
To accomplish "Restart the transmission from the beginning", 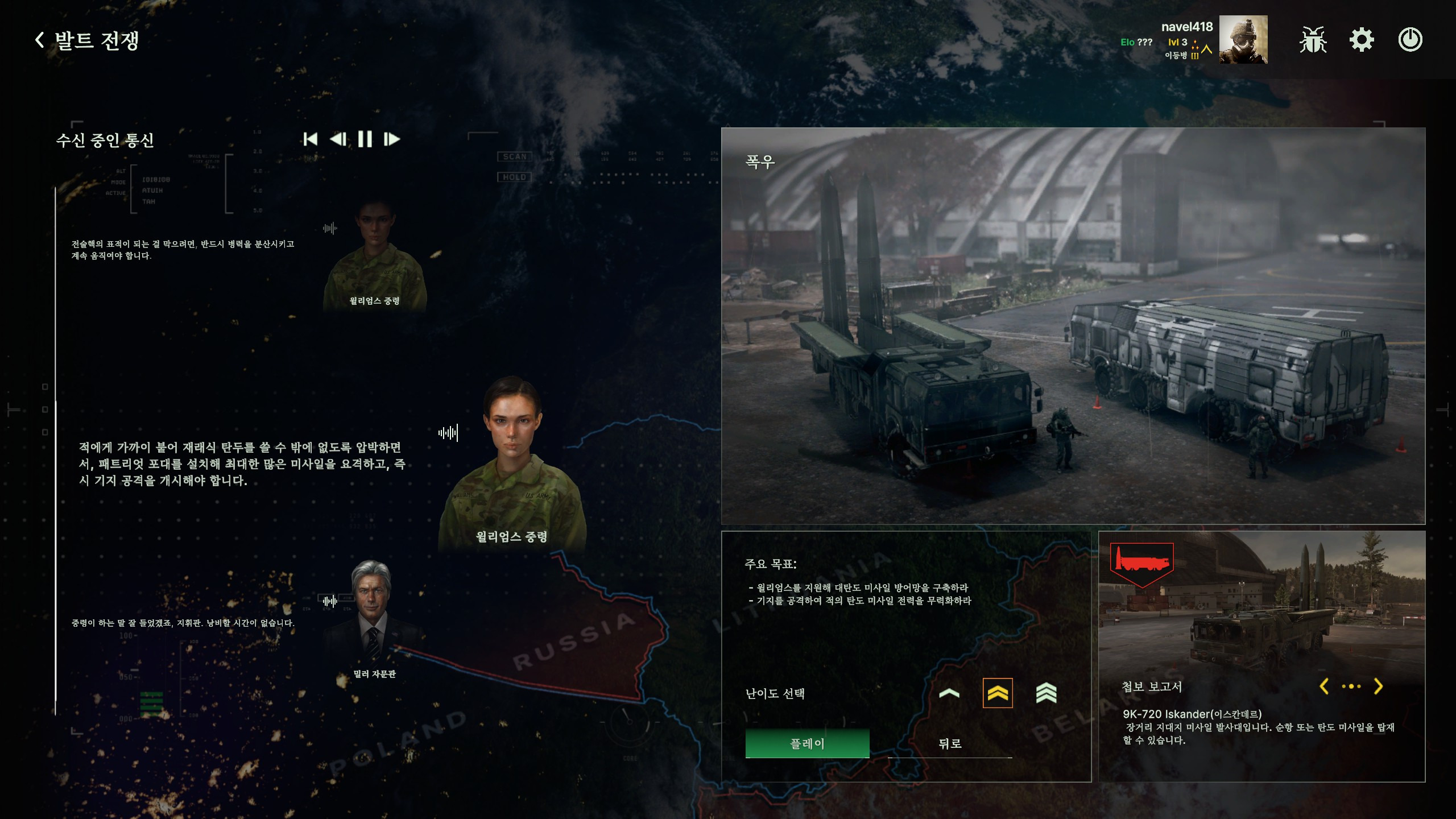I will click(x=311, y=139).
